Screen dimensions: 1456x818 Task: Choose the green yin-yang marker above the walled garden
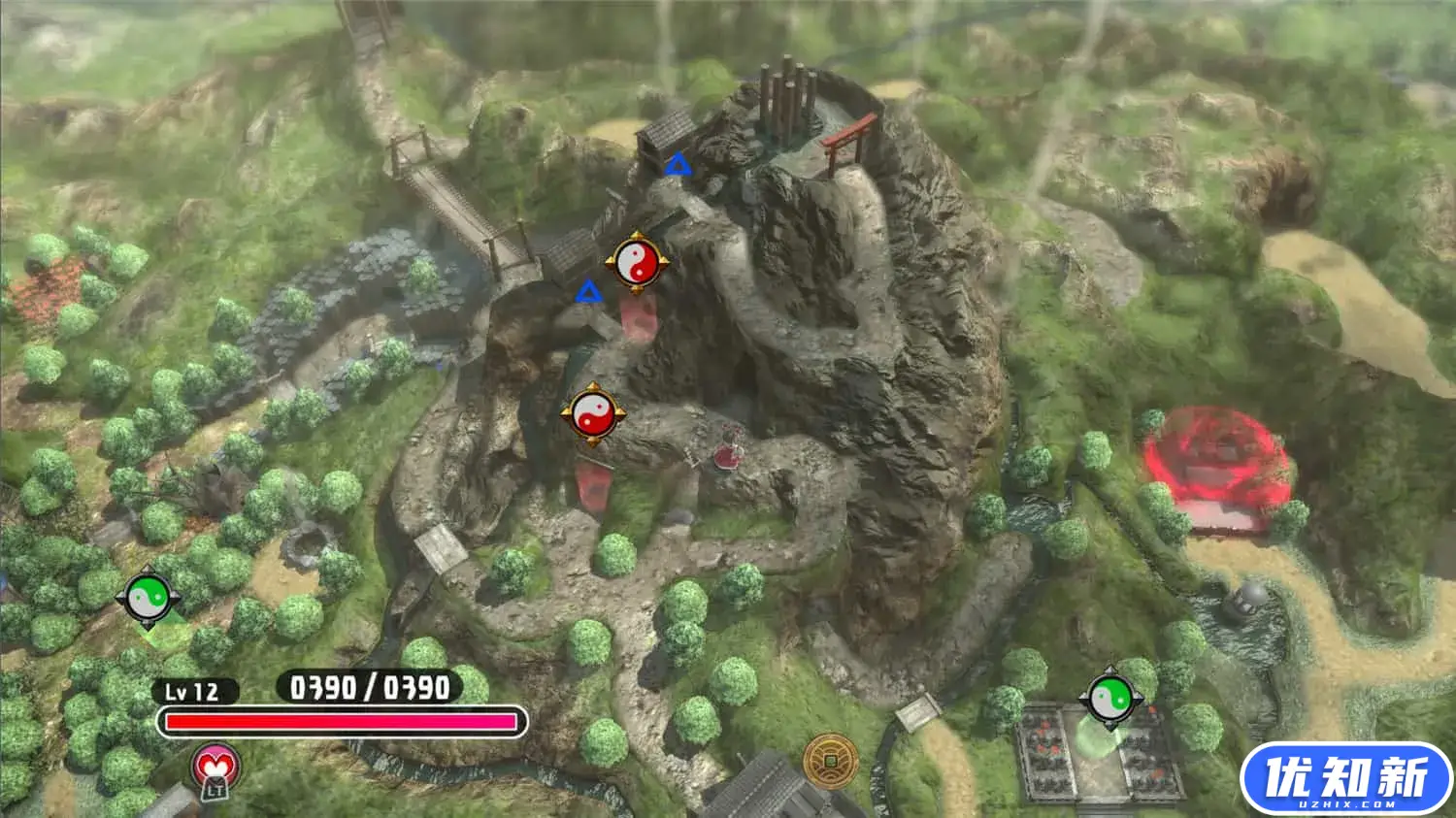[x=1111, y=697]
